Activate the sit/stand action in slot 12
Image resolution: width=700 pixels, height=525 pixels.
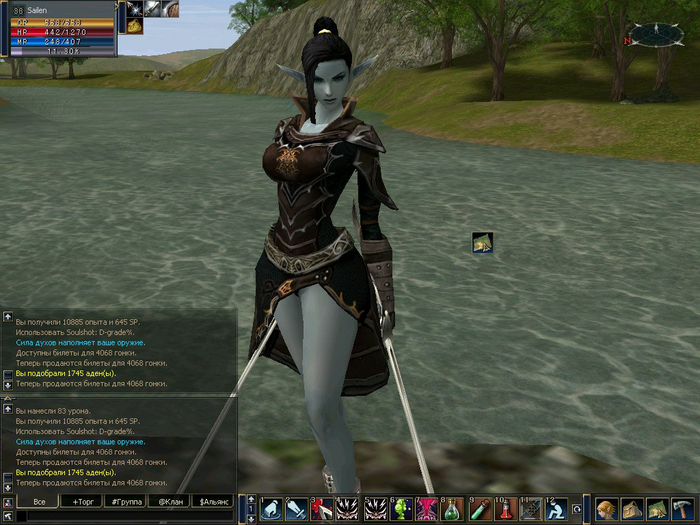[x=558, y=509]
